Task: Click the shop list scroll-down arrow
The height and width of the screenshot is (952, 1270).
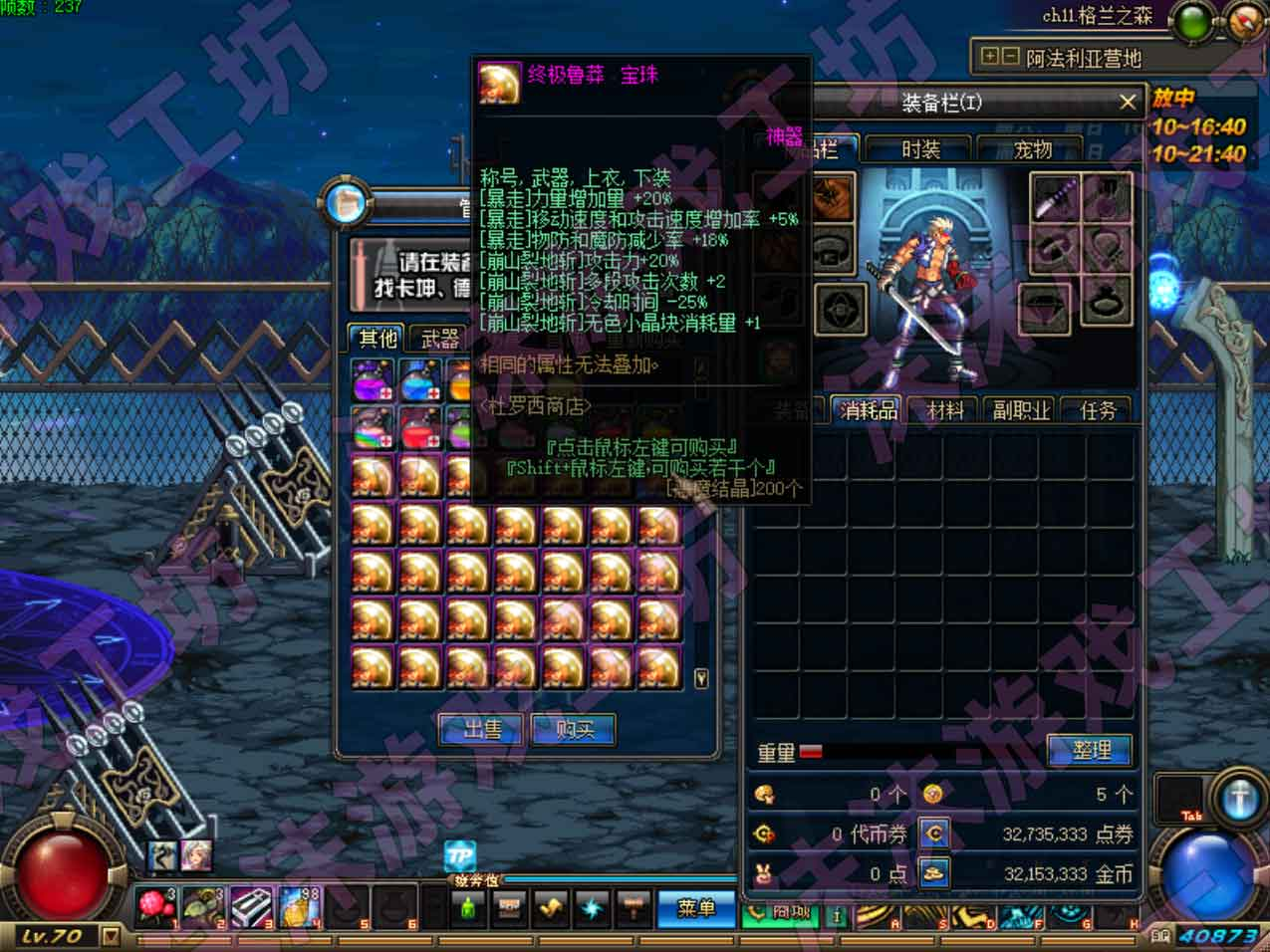Action: point(701,678)
